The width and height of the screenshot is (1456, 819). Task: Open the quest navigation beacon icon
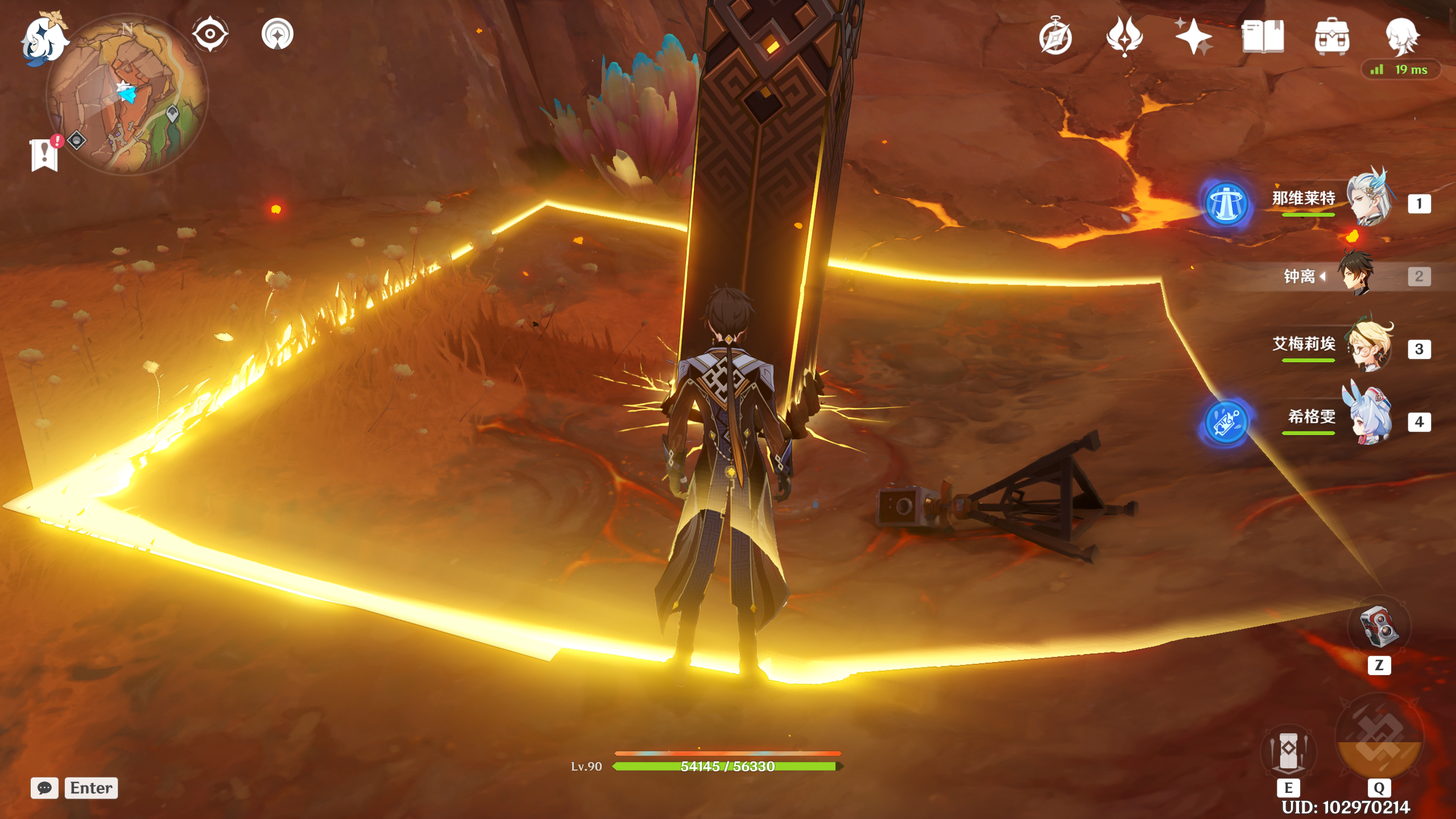[x=278, y=35]
